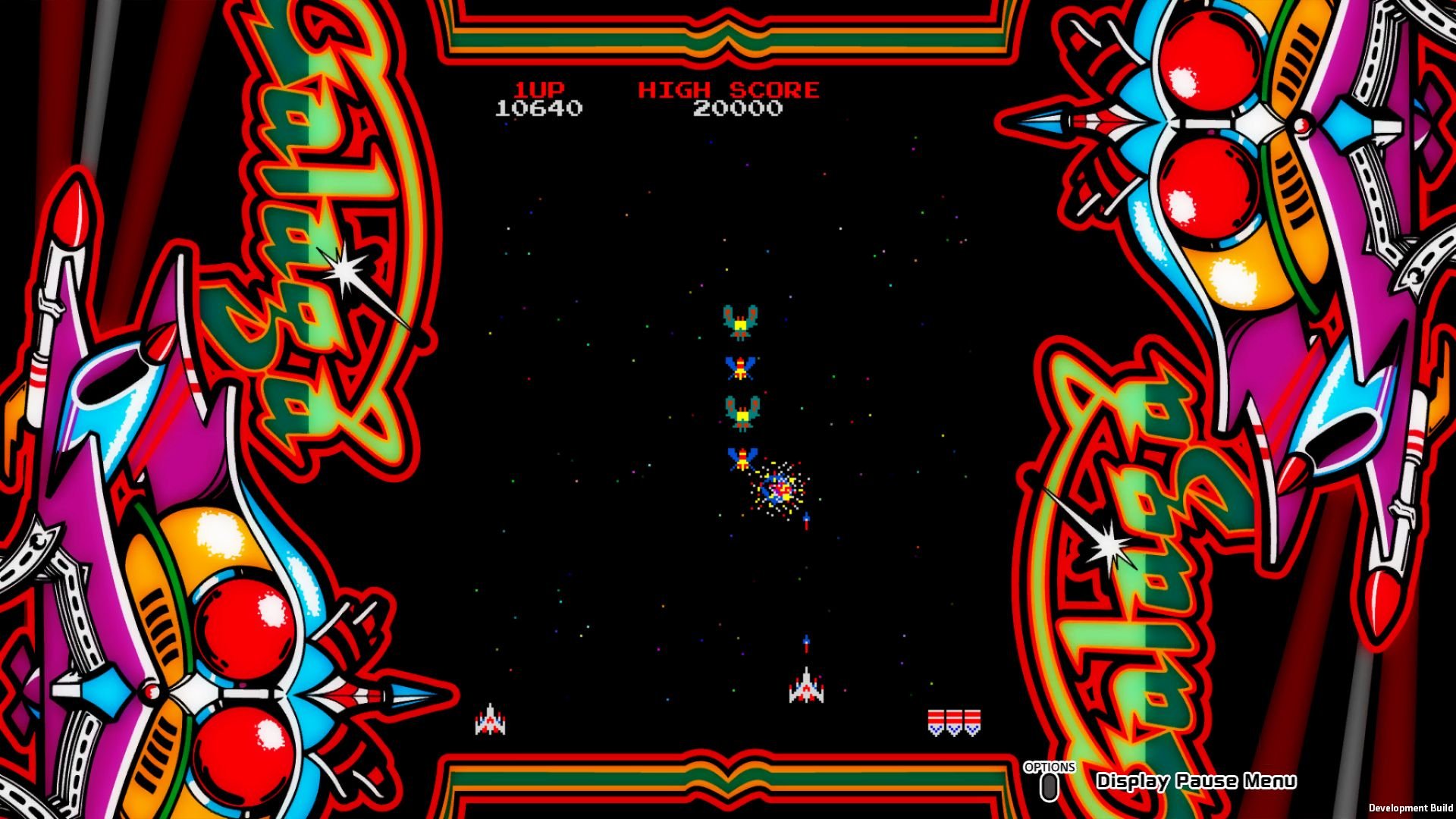Click the topmost blue bee enemy sprite
The height and width of the screenshot is (819, 1456).
coord(739,366)
